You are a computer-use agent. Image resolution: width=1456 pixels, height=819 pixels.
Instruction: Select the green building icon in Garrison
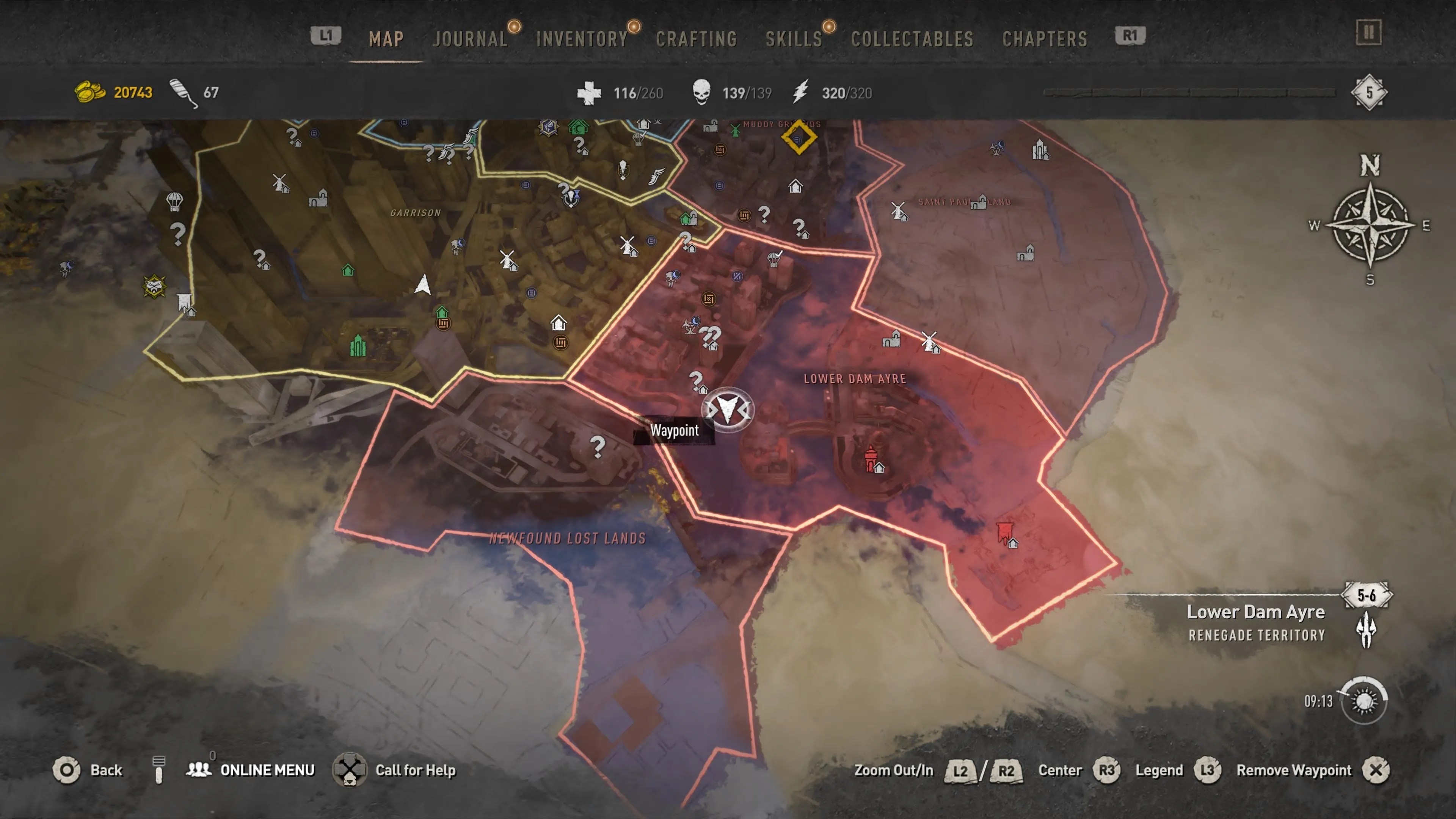click(x=357, y=345)
